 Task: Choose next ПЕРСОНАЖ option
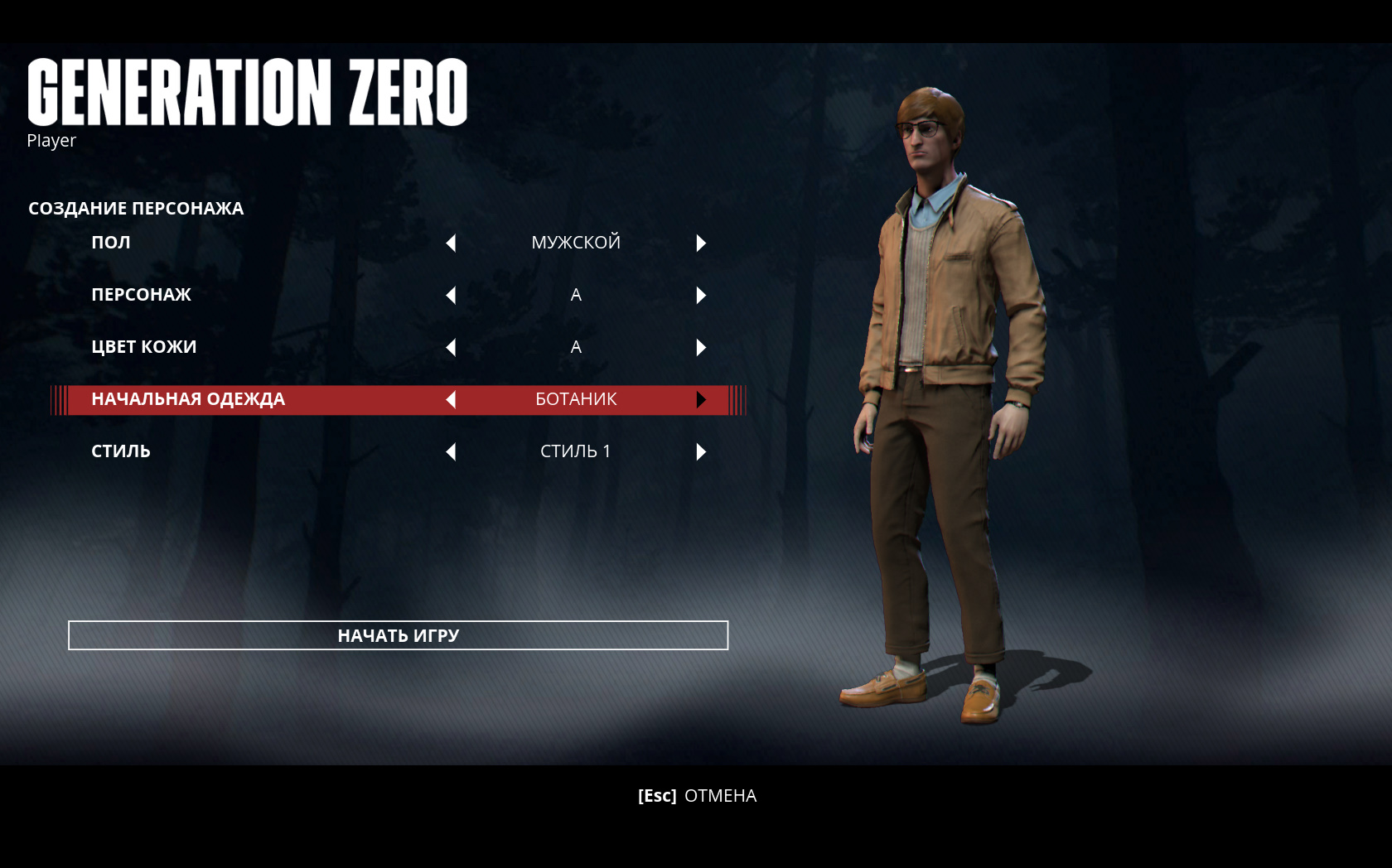coord(701,295)
